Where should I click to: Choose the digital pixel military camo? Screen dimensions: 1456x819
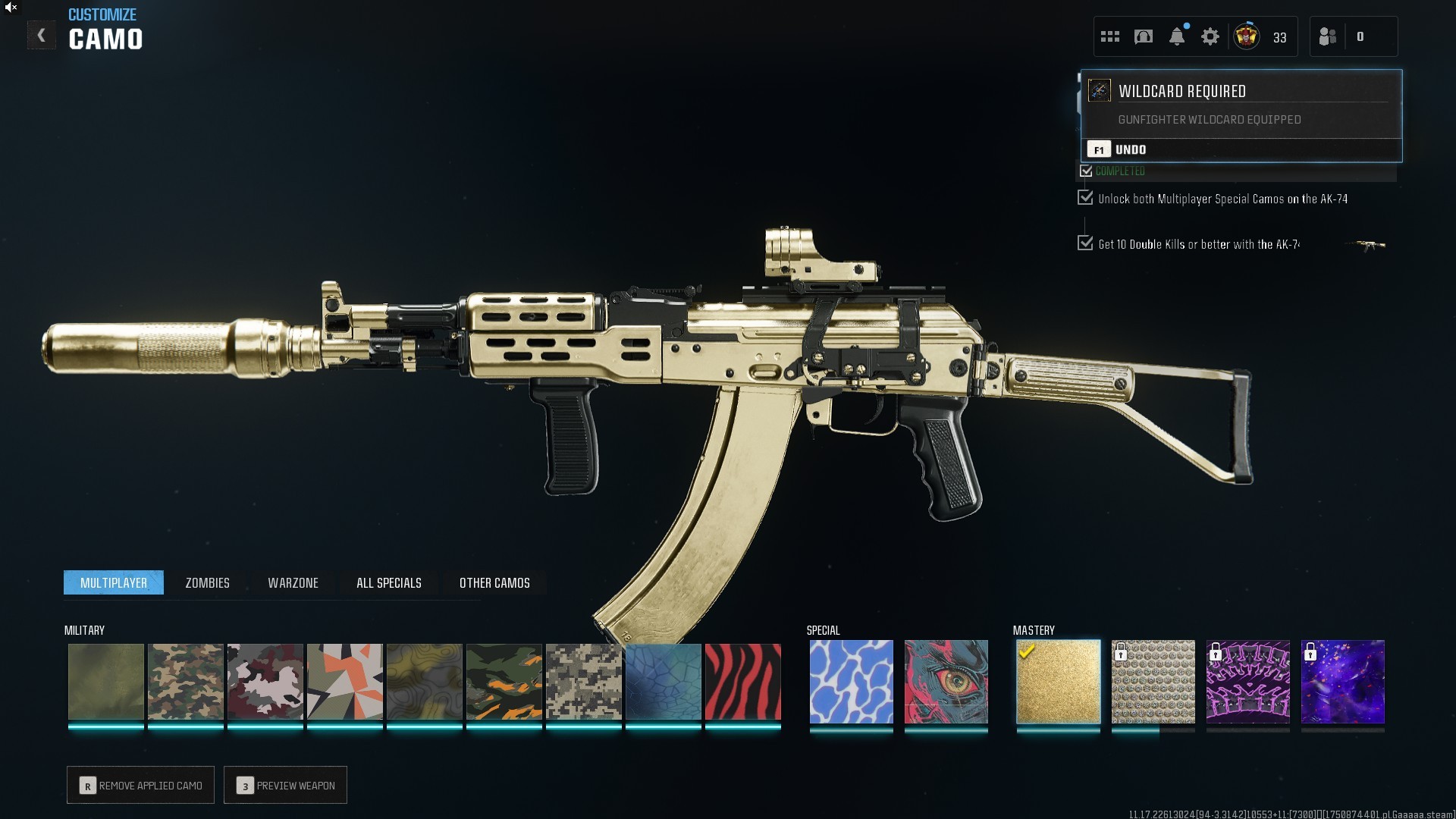(x=583, y=682)
